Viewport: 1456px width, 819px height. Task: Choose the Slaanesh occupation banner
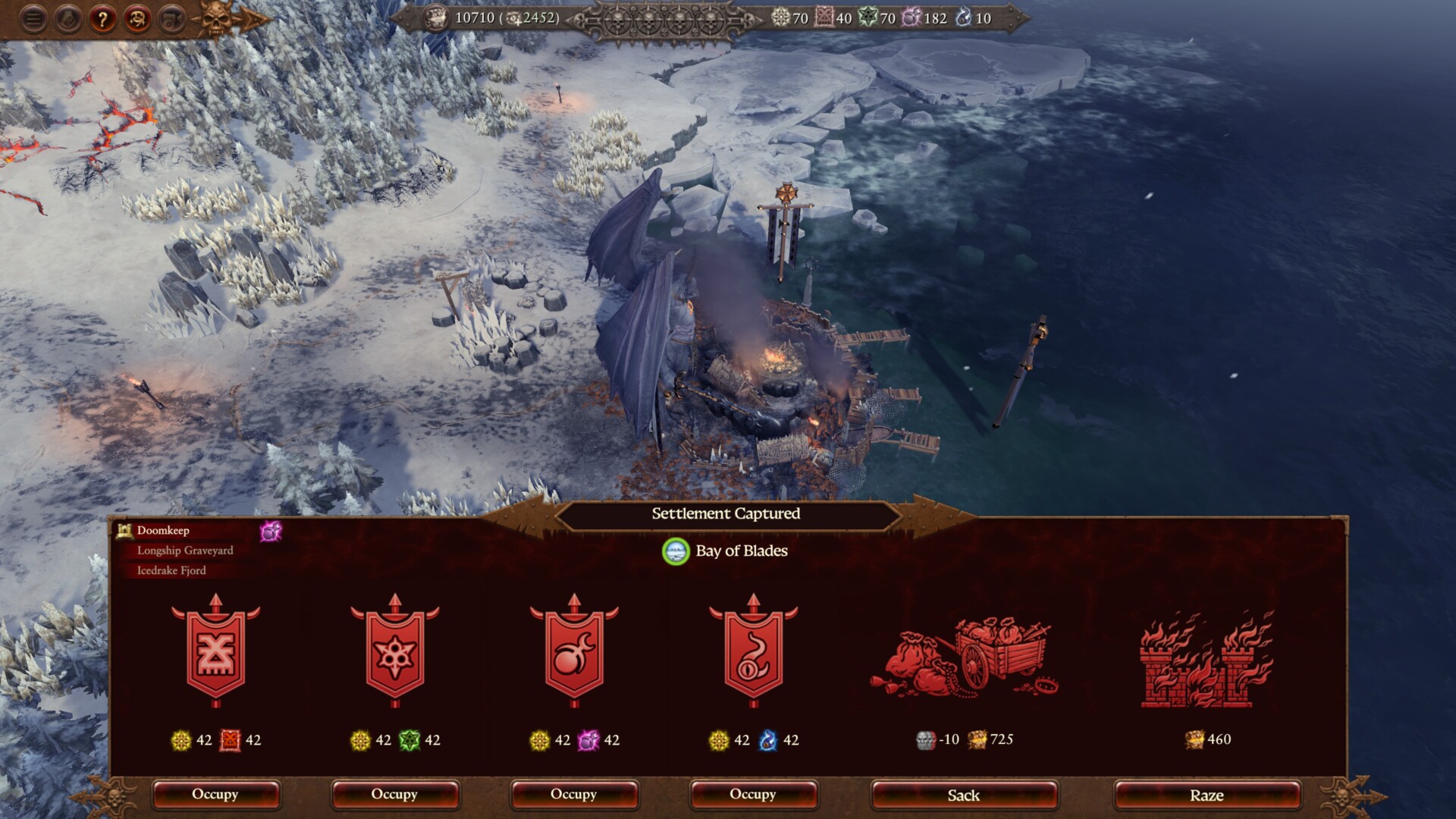coord(574,652)
